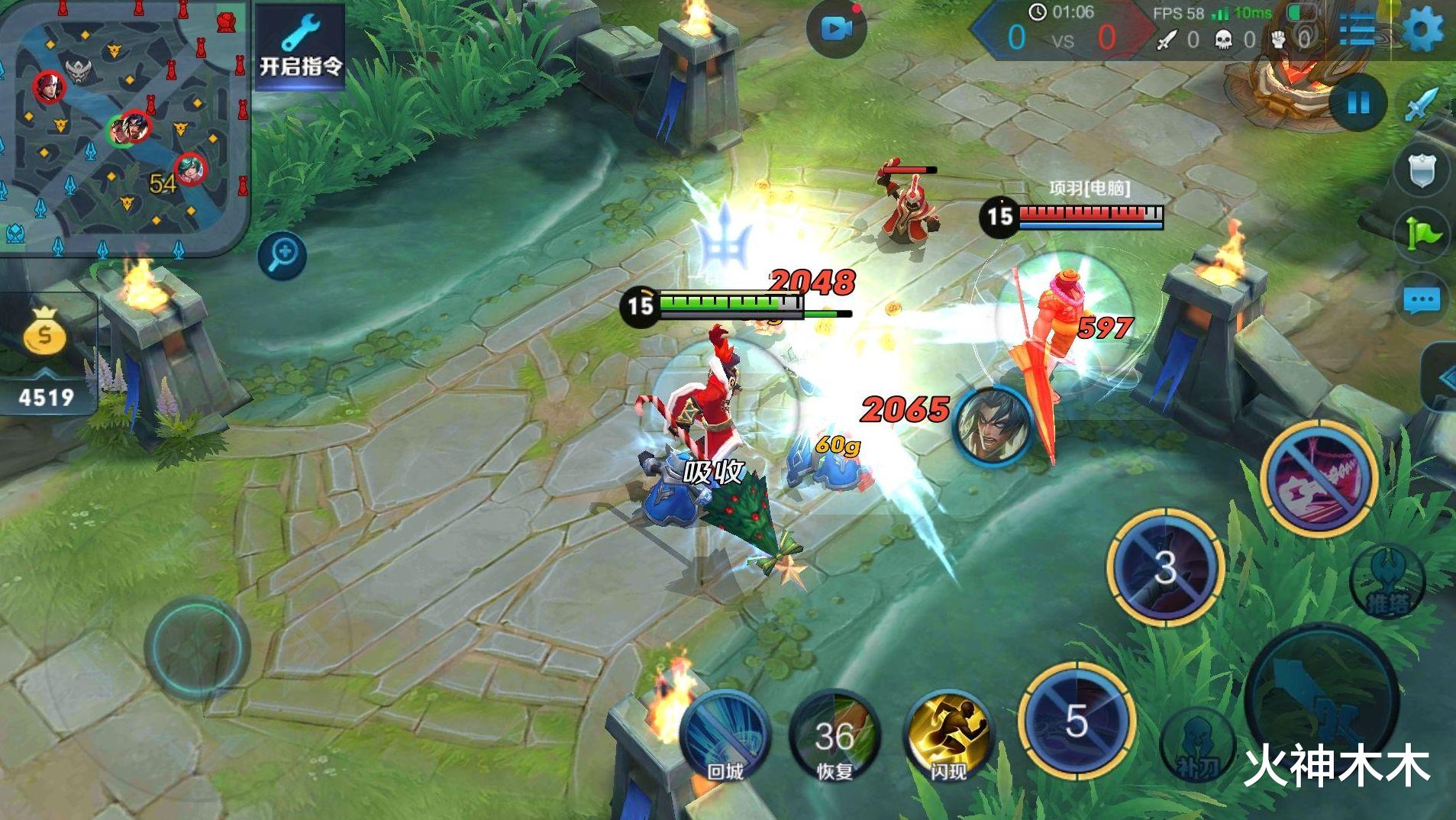Use the 恢复 heal skill

(835, 737)
